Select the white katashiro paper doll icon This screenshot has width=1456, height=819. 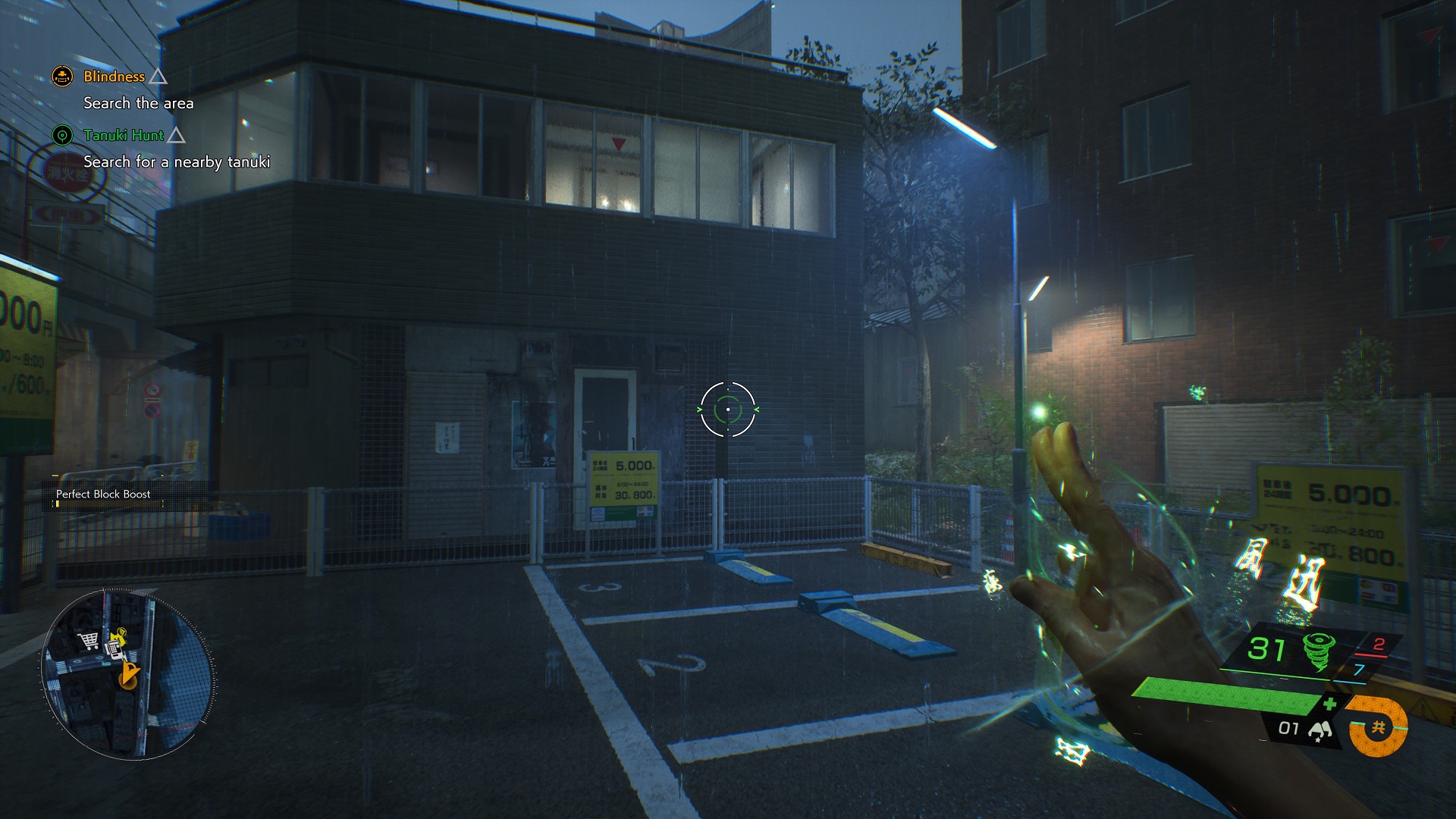click(x=1320, y=730)
